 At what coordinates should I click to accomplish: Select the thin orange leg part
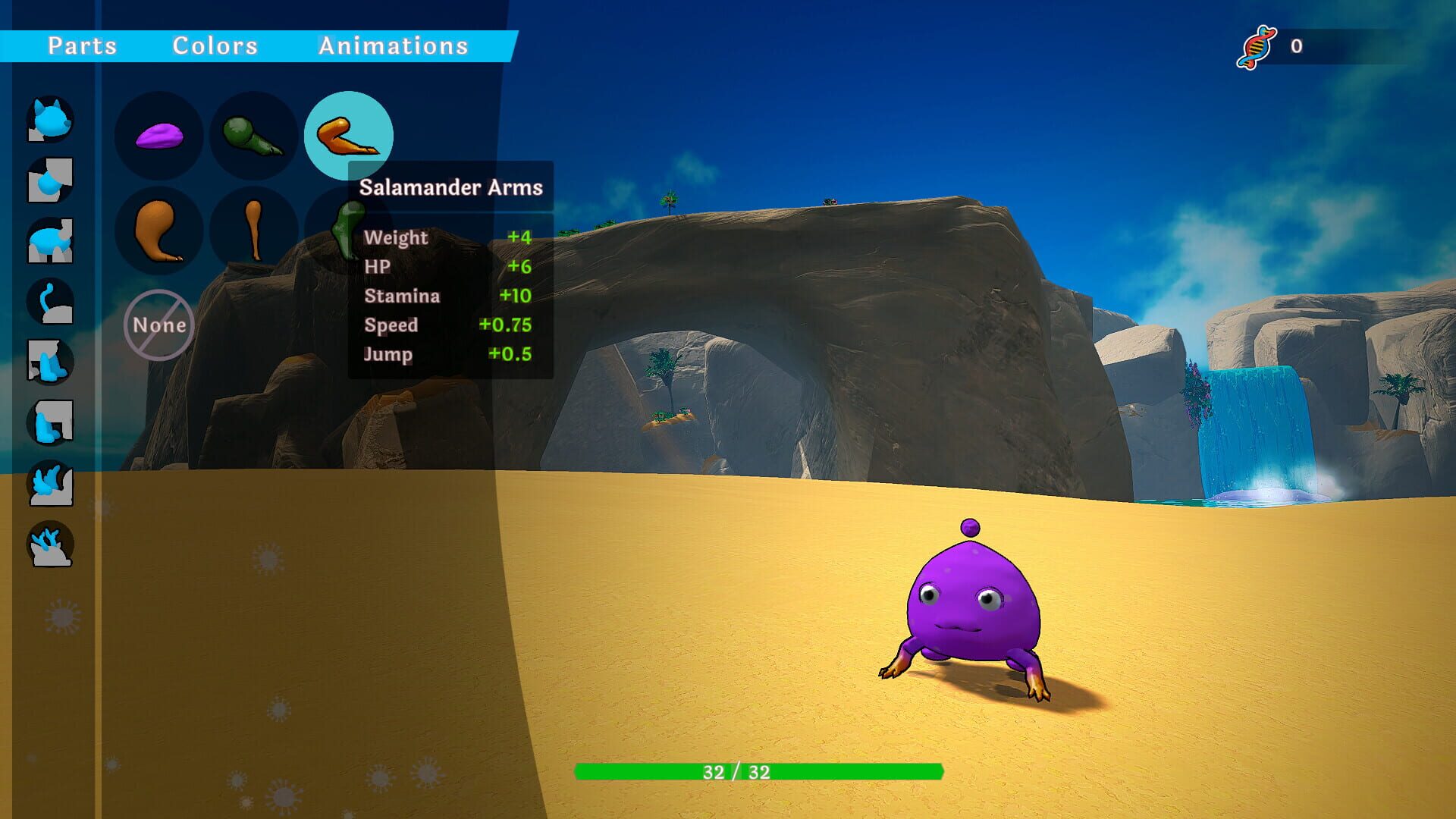pos(254,227)
